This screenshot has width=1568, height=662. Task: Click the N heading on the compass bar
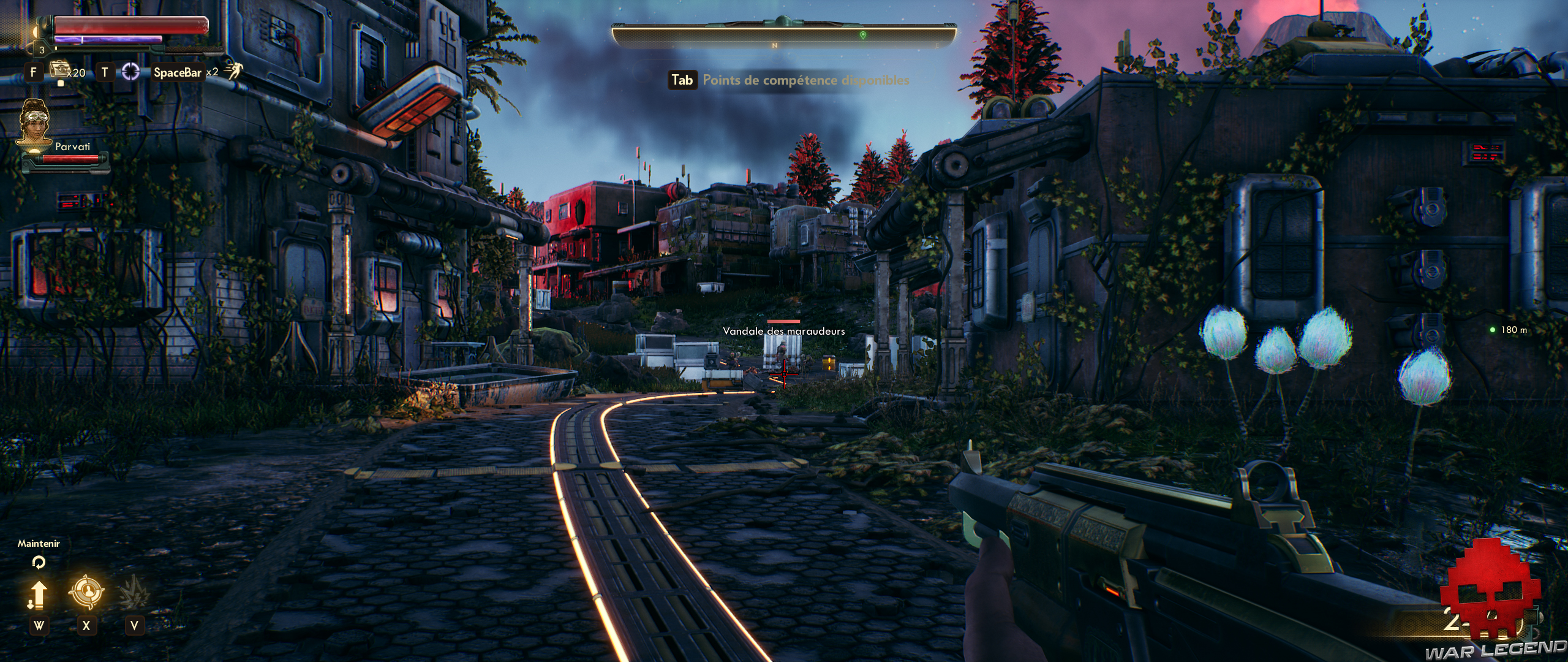coord(773,44)
